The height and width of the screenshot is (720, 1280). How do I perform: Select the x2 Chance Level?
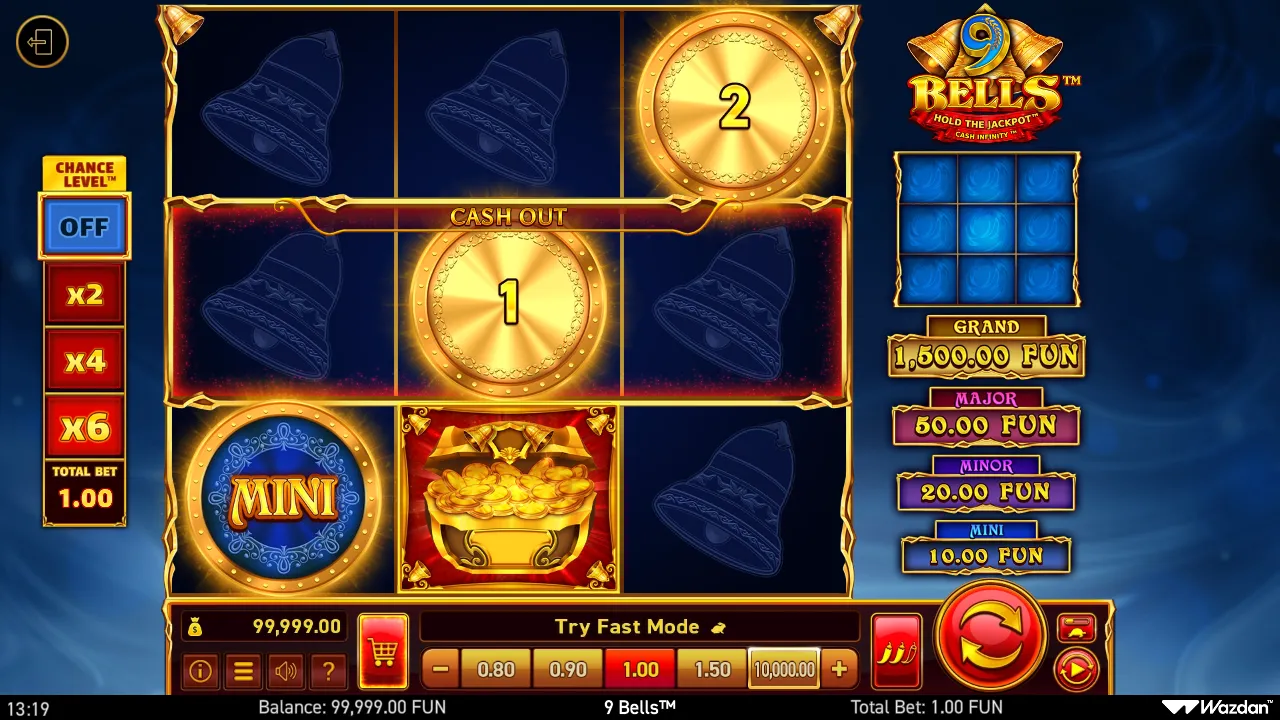[84, 294]
